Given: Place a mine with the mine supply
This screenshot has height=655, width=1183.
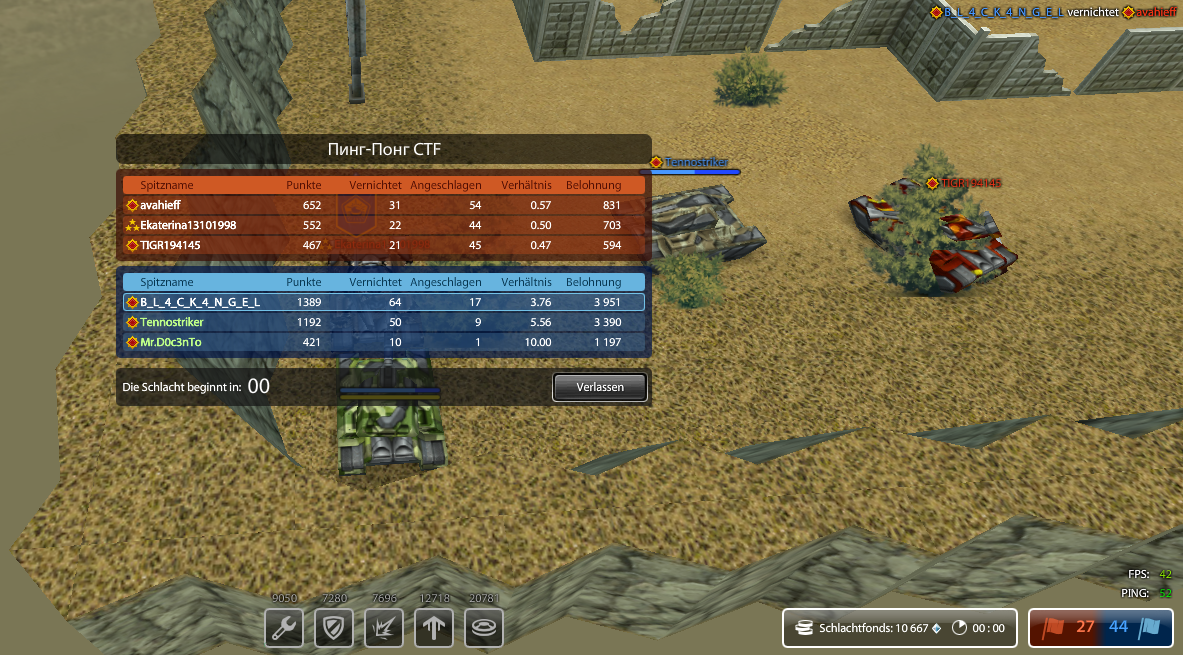Looking at the screenshot, I should pos(484,628).
